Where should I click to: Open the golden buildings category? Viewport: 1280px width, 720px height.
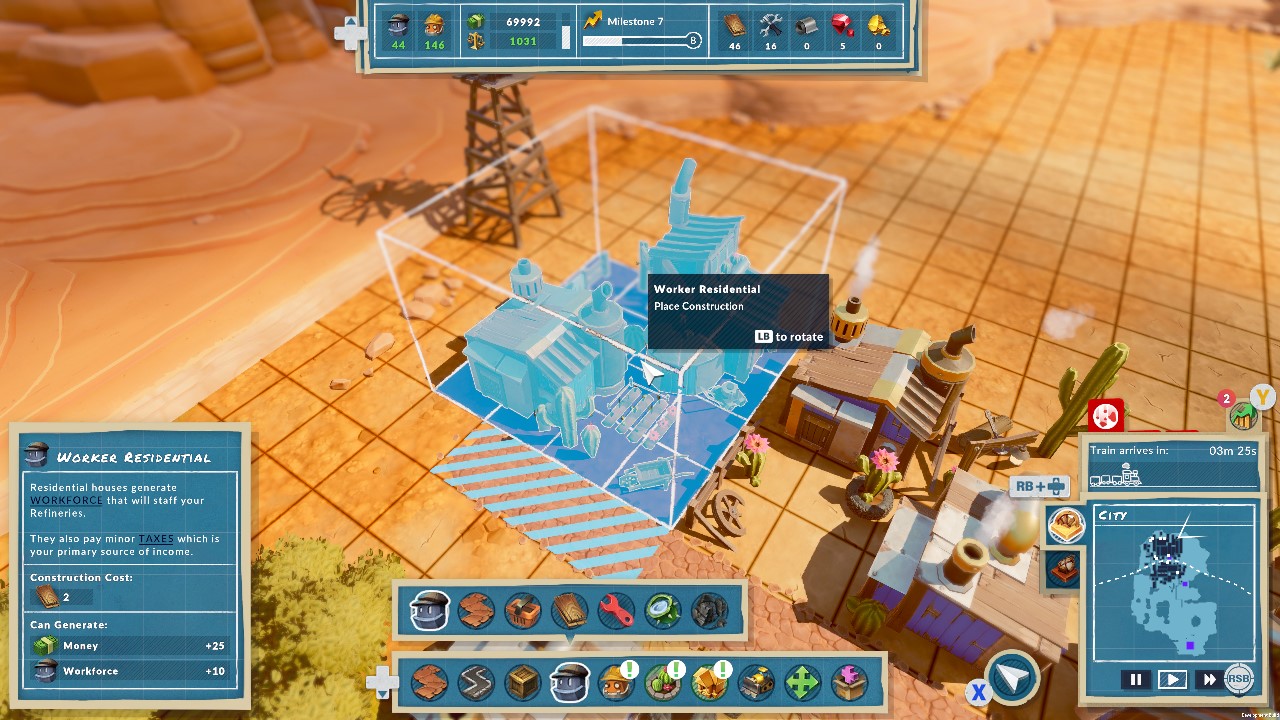[708, 683]
